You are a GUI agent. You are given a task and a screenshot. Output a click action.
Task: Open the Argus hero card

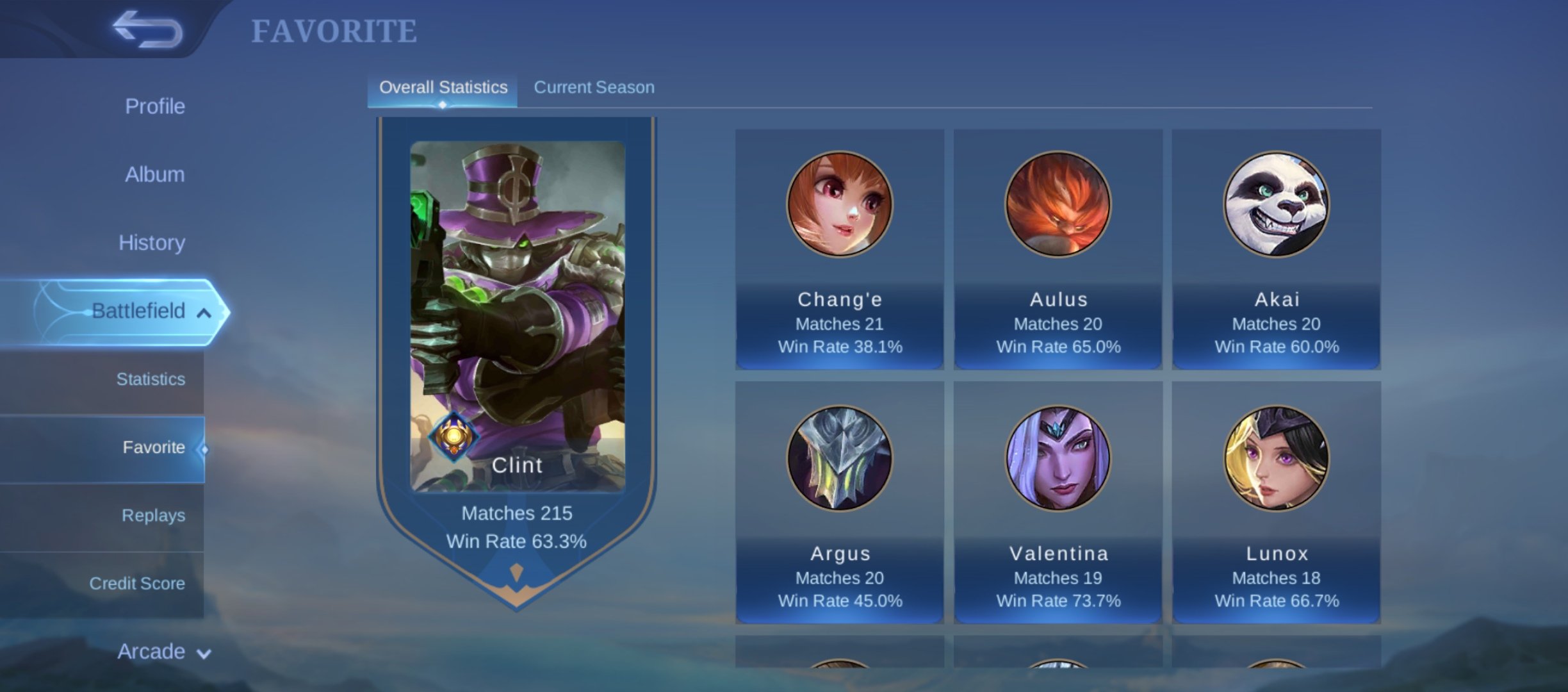coord(839,502)
